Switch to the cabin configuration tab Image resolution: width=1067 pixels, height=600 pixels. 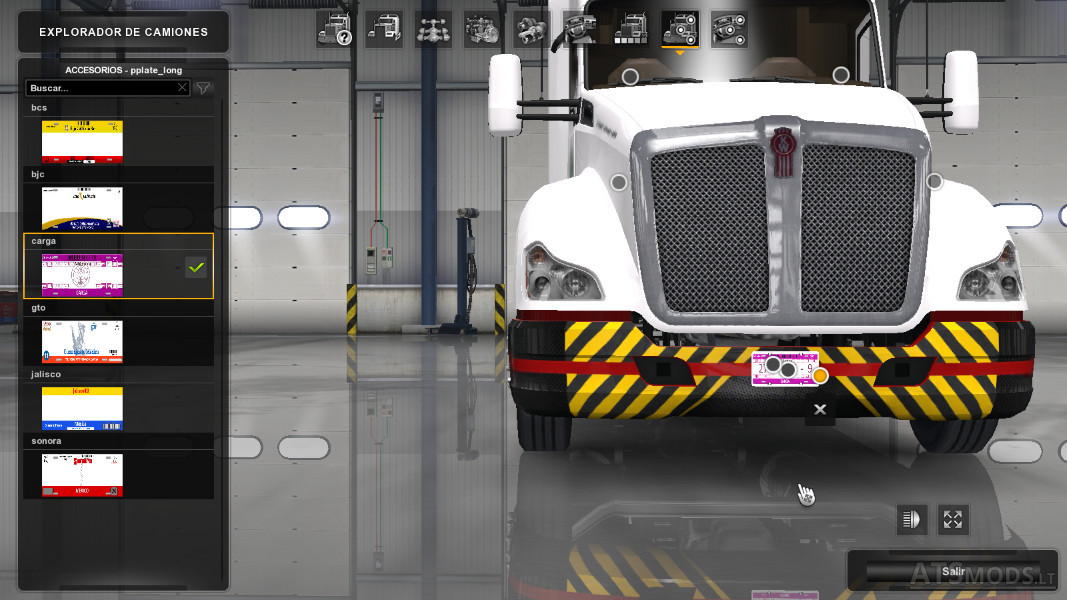[384, 30]
